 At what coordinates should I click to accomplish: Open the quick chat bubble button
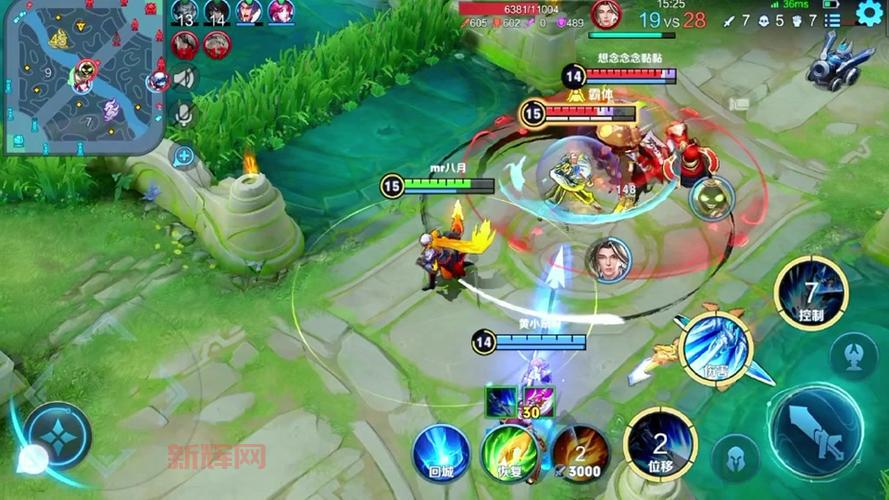[x=183, y=155]
